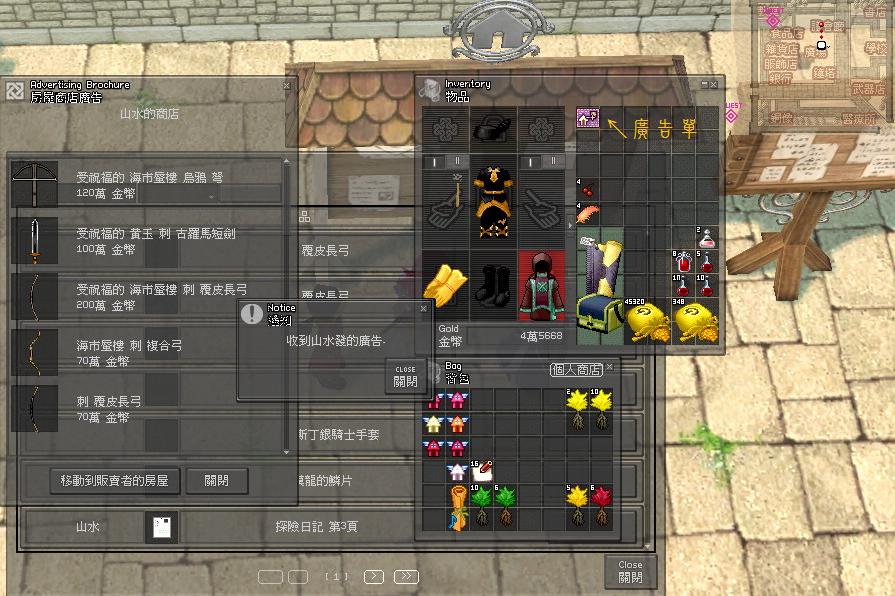The image size is (895, 596).
Task: Close the advertising brochure with 關閉 button
Action: (x=217, y=480)
